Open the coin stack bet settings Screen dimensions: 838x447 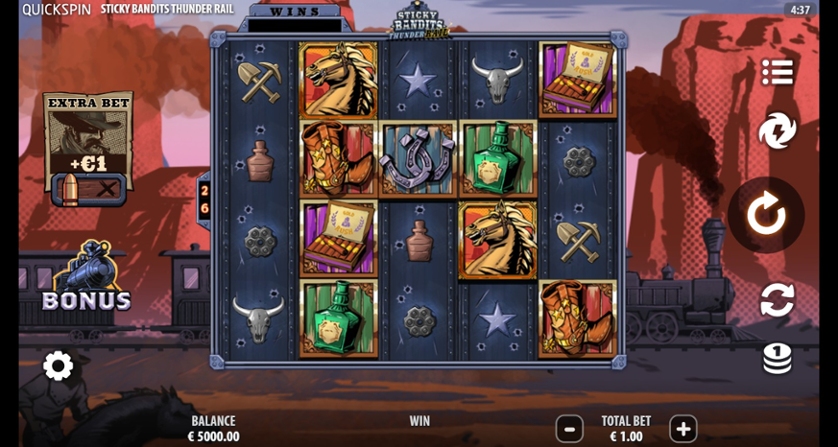(777, 357)
